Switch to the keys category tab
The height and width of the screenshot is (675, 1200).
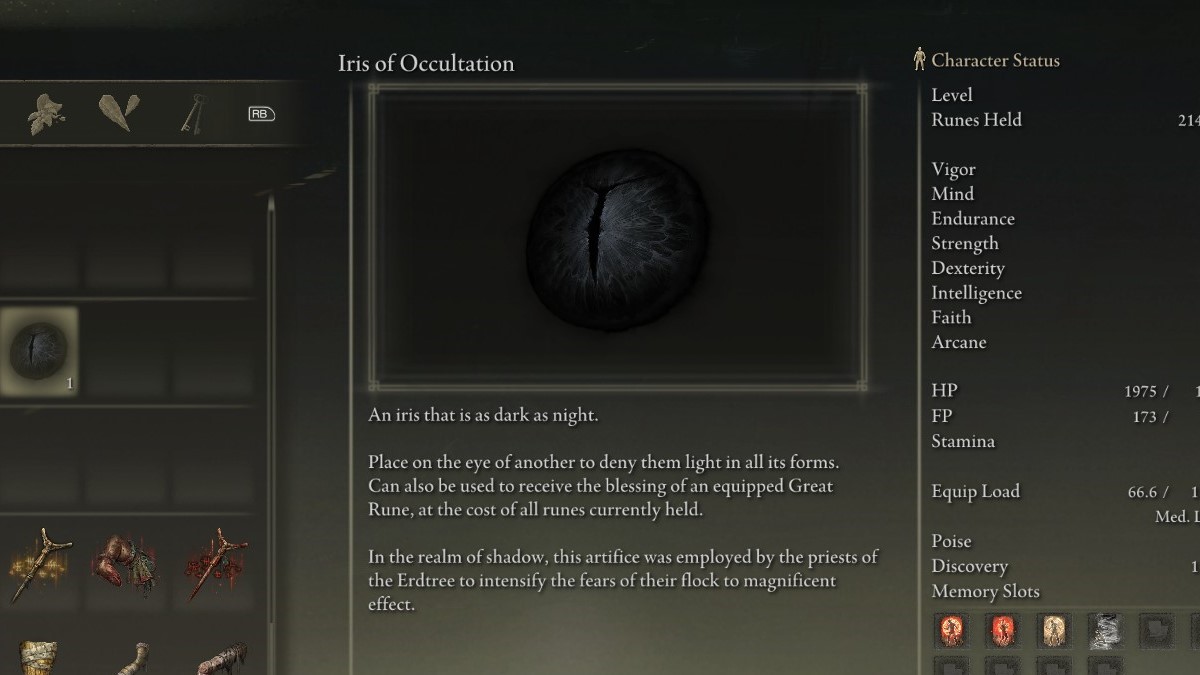(192, 114)
